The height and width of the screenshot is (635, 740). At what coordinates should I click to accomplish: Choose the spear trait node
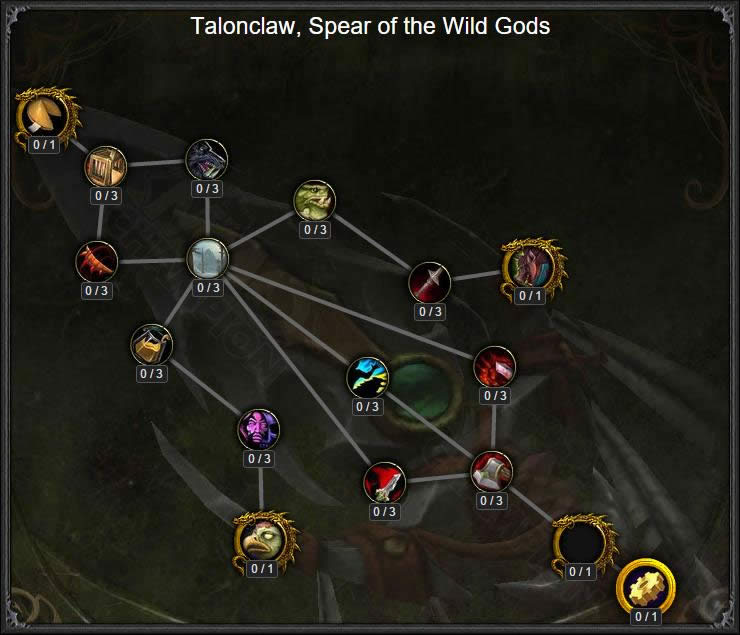pos(430,283)
